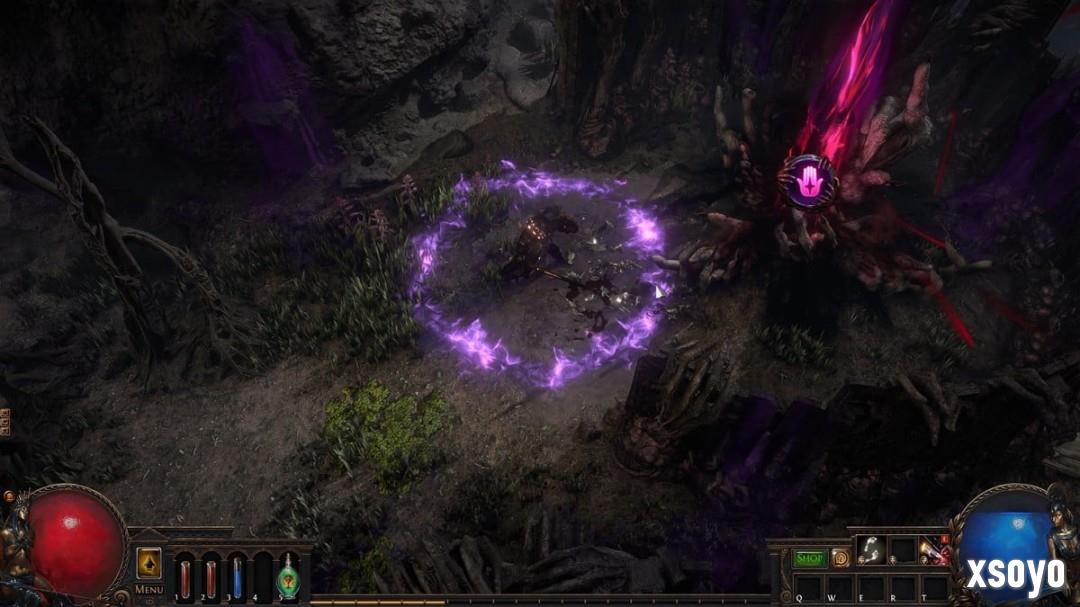Use the red life flask numbered 2
1080x607 pixels.
[x=211, y=577]
